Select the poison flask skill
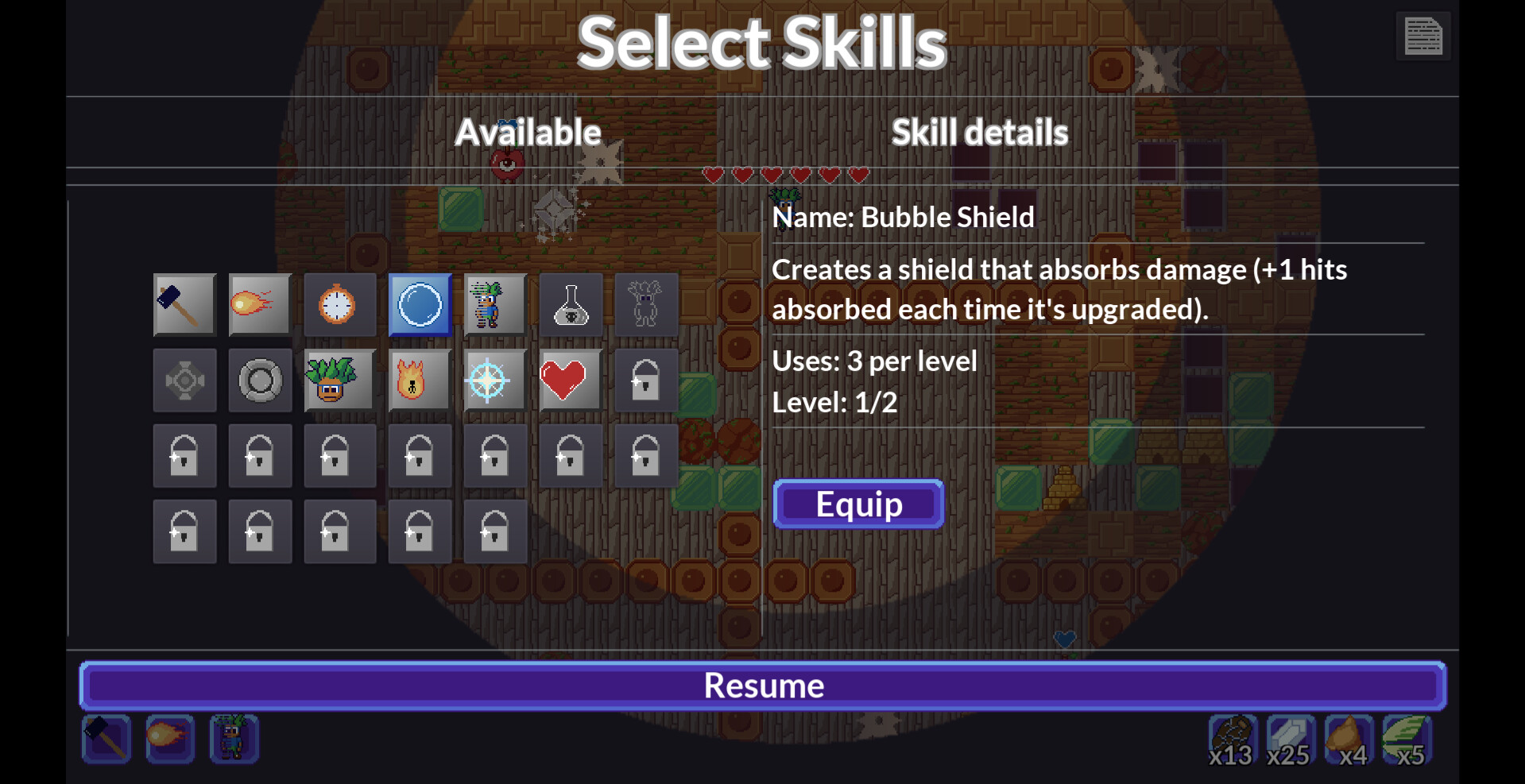Screen dimensions: 1525x784 pyautogui.click(x=570, y=304)
